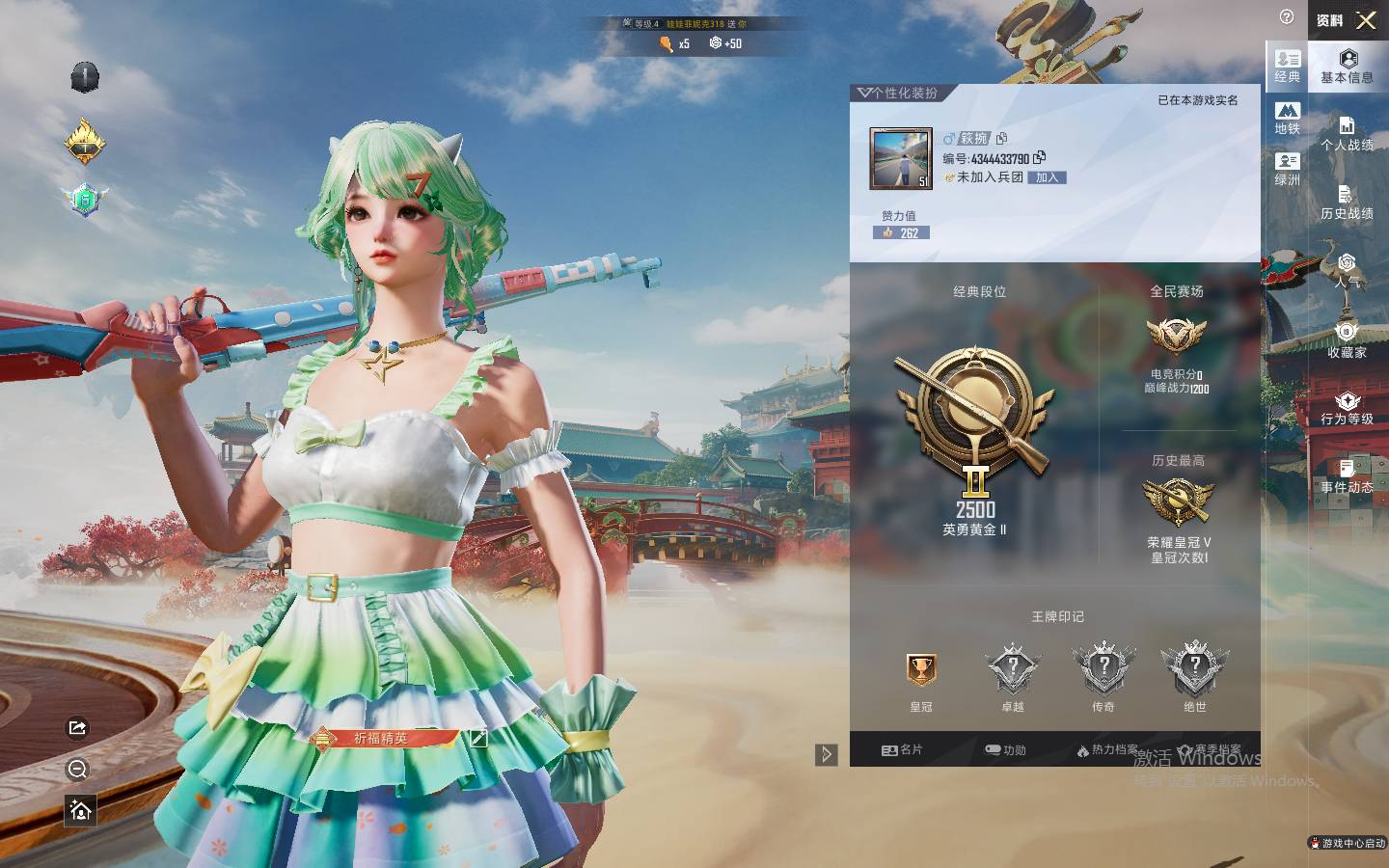The height and width of the screenshot is (868, 1389).
Task: Give a like on the 赞力值 thumbs-up
Action: 887,232
